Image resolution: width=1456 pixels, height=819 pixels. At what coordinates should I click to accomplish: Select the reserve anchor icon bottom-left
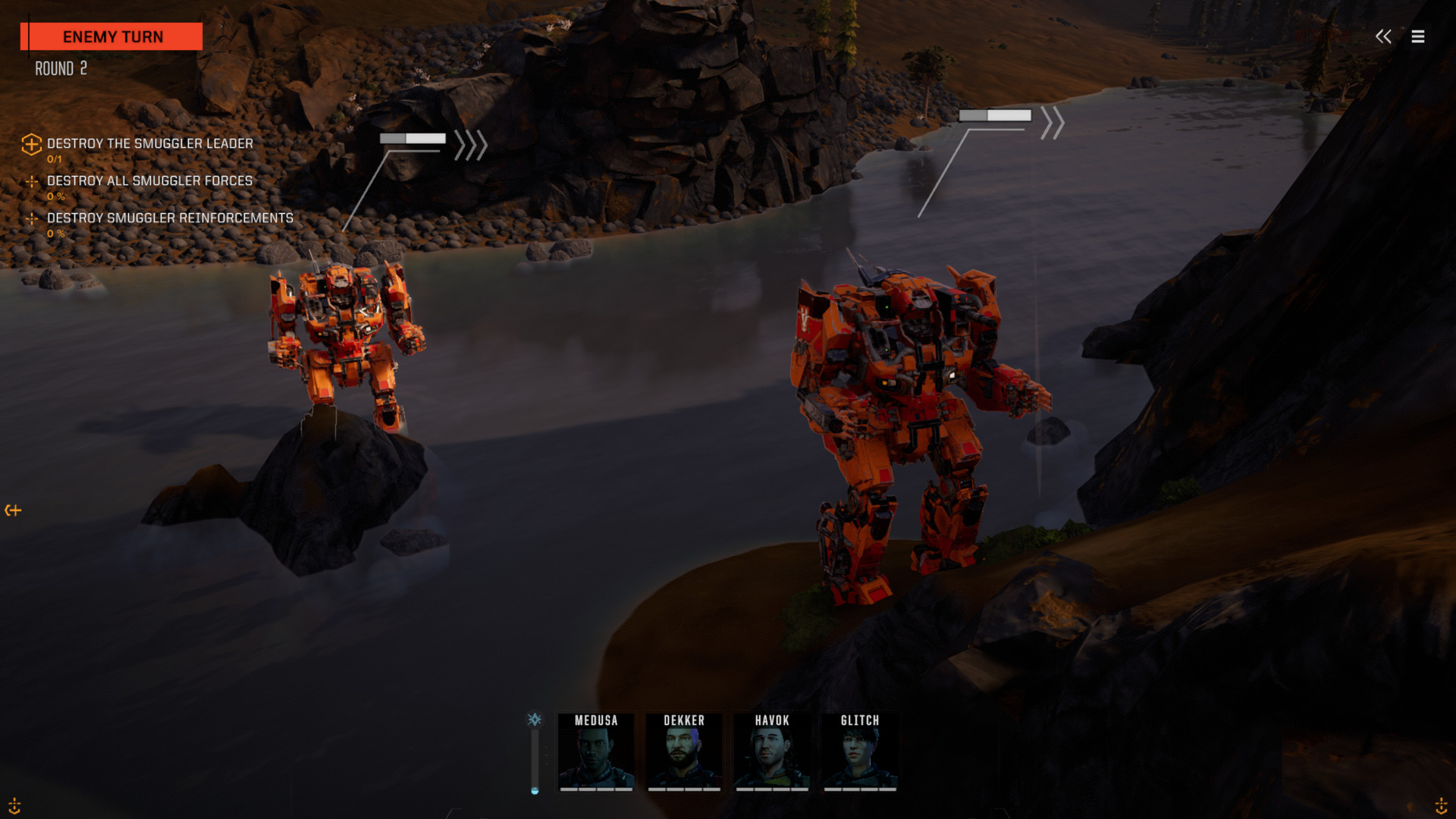14,805
